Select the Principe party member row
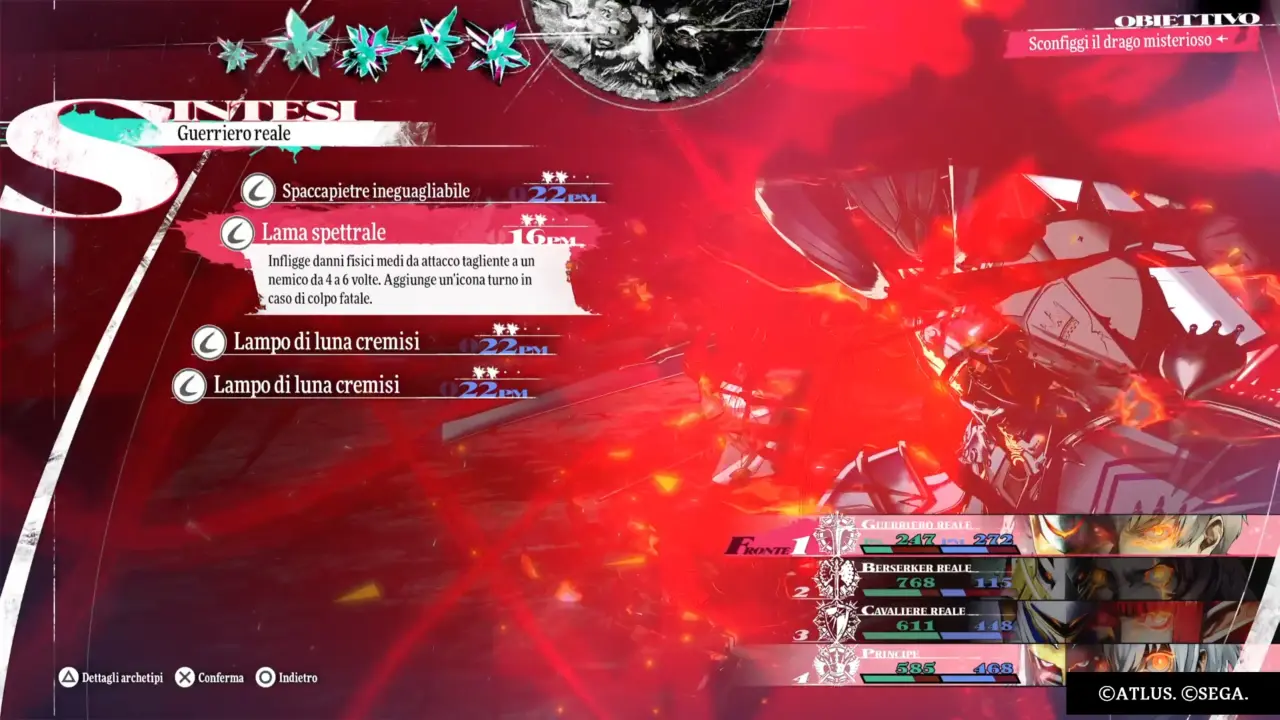The width and height of the screenshot is (1280, 720). (1000, 664)
